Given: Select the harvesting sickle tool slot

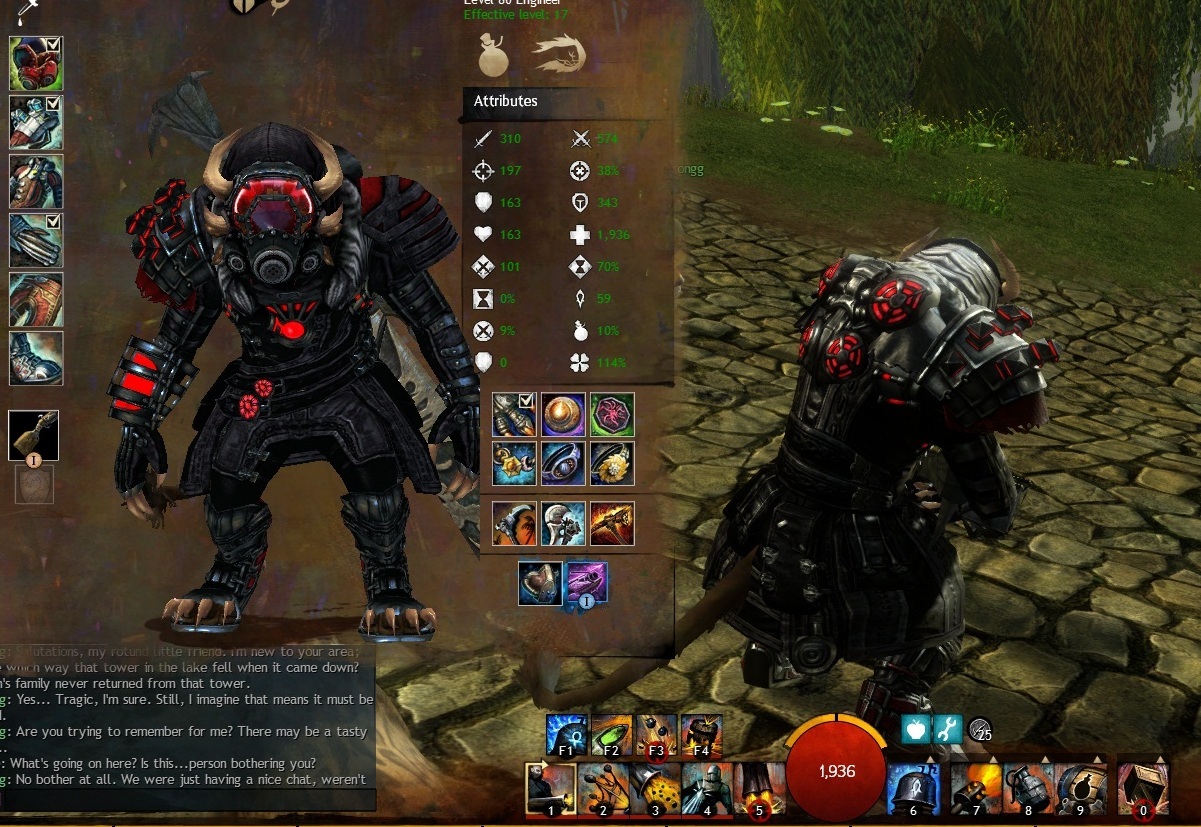Looking at the screenshot, I should [x=515, y=523].
